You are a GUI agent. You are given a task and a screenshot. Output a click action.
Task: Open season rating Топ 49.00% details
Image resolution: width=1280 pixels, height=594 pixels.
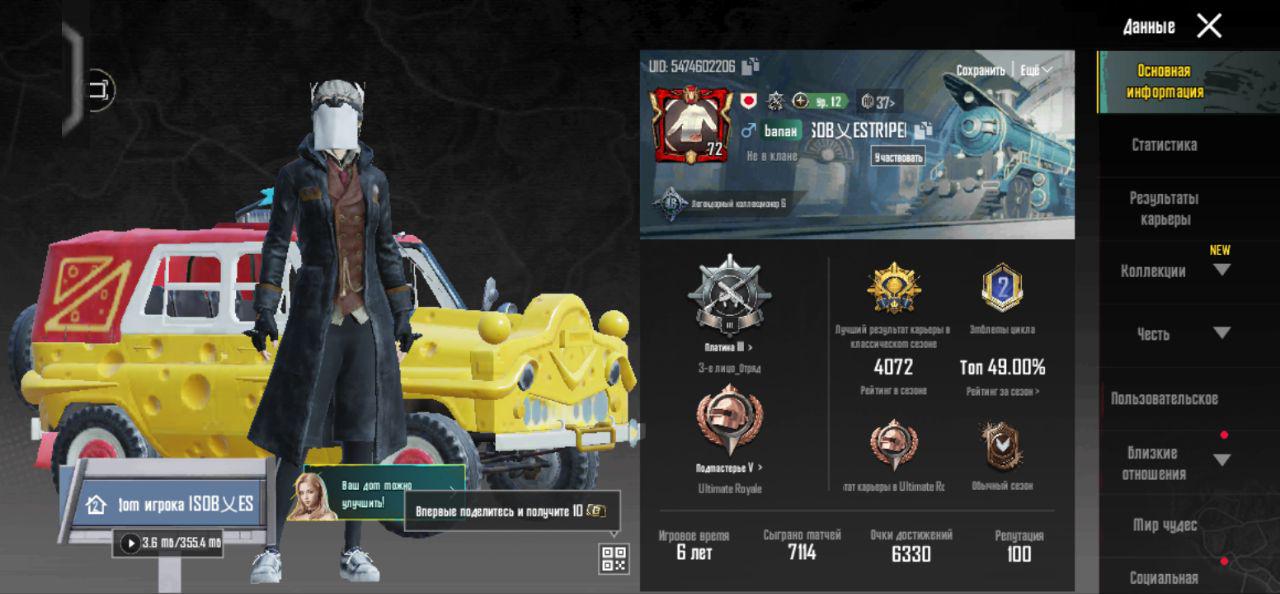coord(1002,367)
